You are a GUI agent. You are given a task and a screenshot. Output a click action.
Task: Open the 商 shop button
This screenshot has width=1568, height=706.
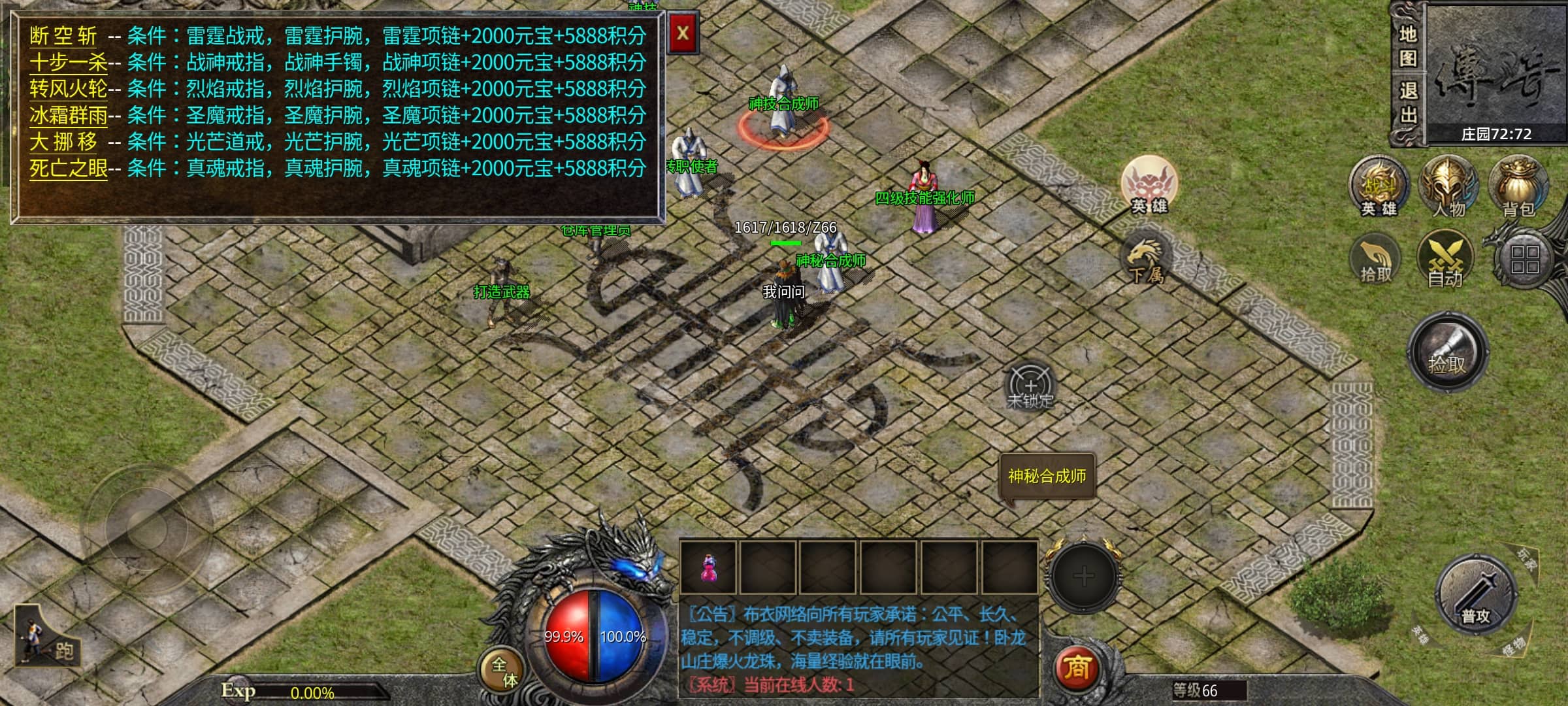click(x=1076, y=668)
